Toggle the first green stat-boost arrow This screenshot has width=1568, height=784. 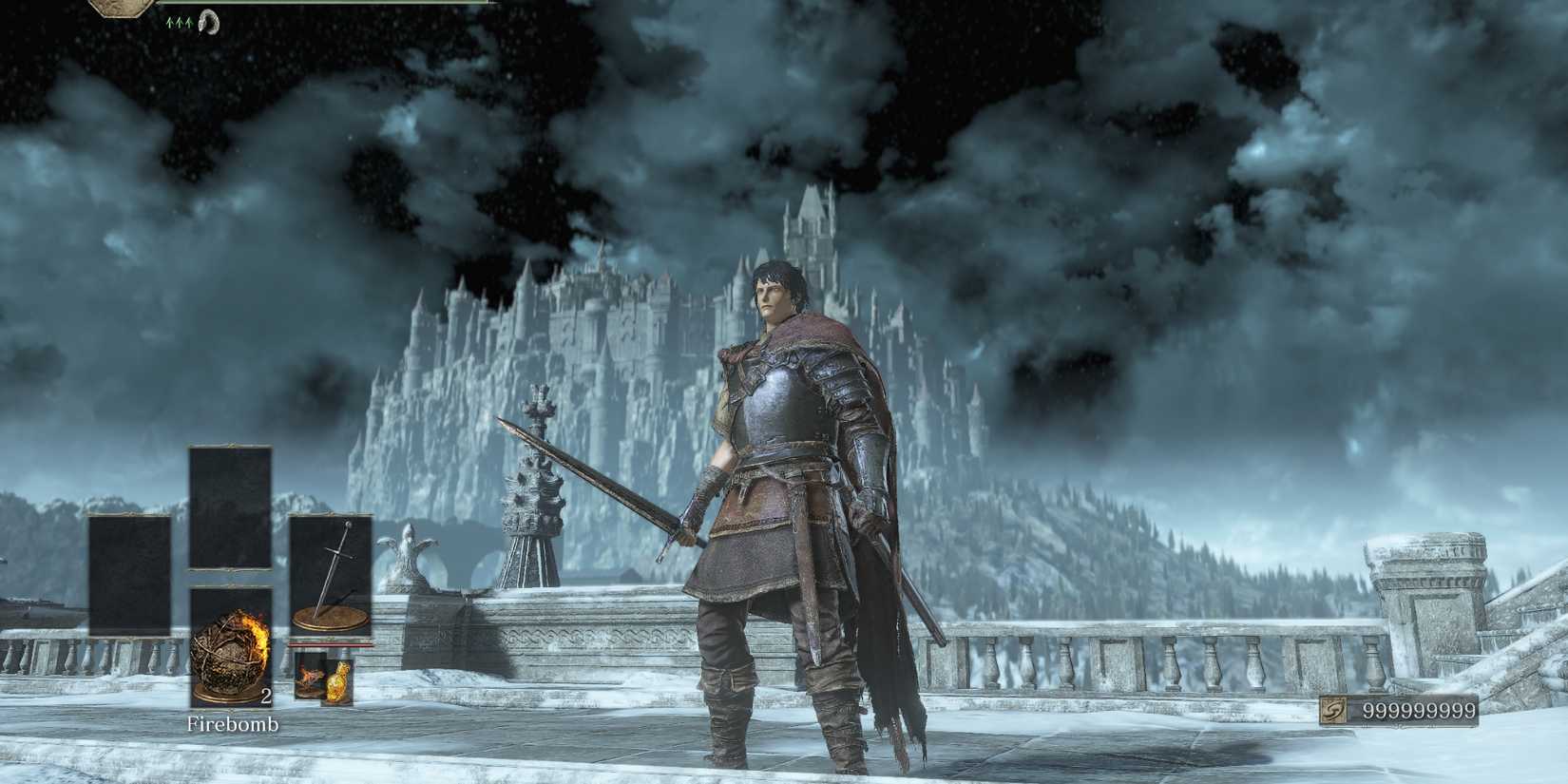[169, 22]
